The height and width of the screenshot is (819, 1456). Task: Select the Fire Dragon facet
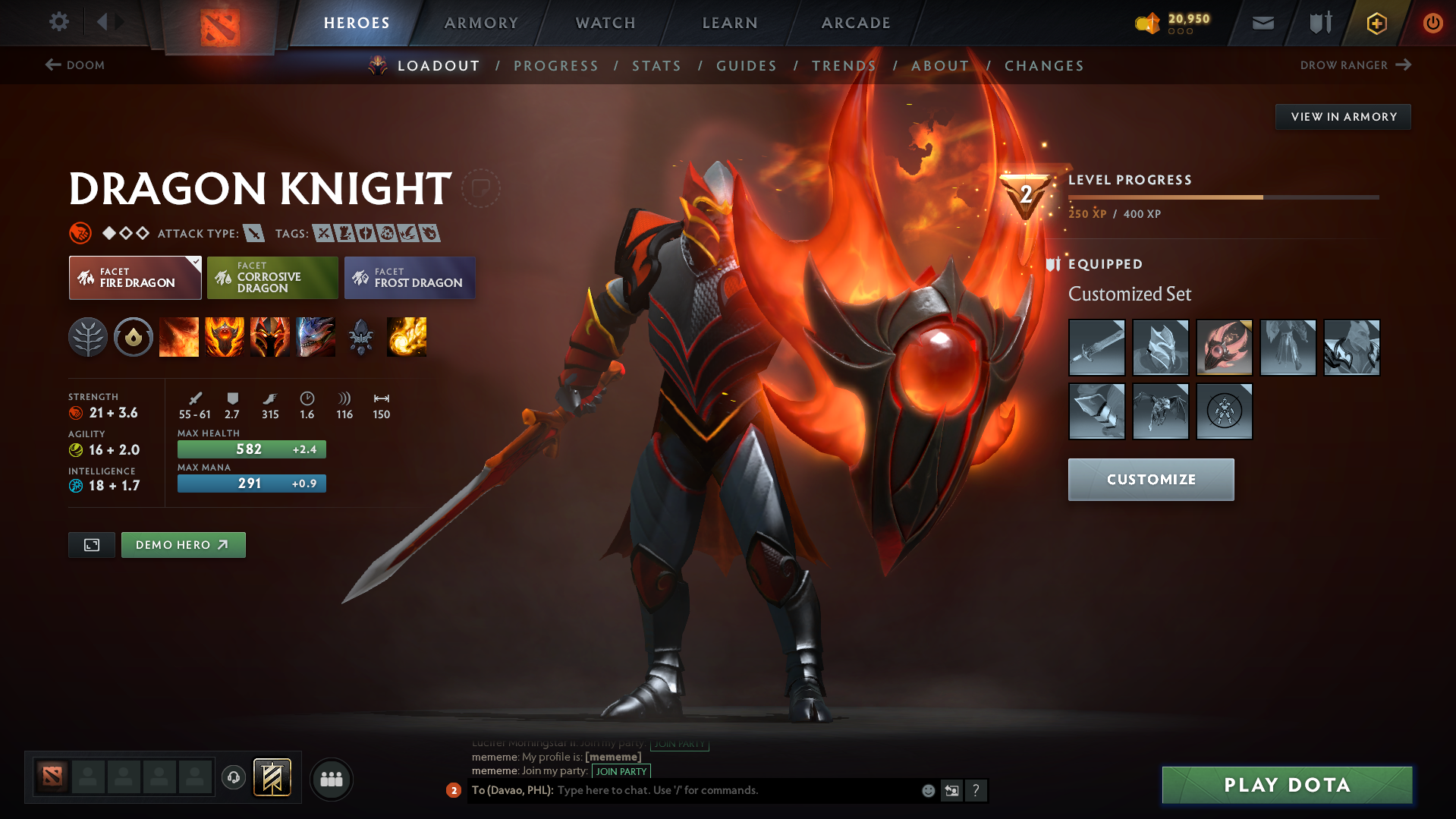pos(134,278)
